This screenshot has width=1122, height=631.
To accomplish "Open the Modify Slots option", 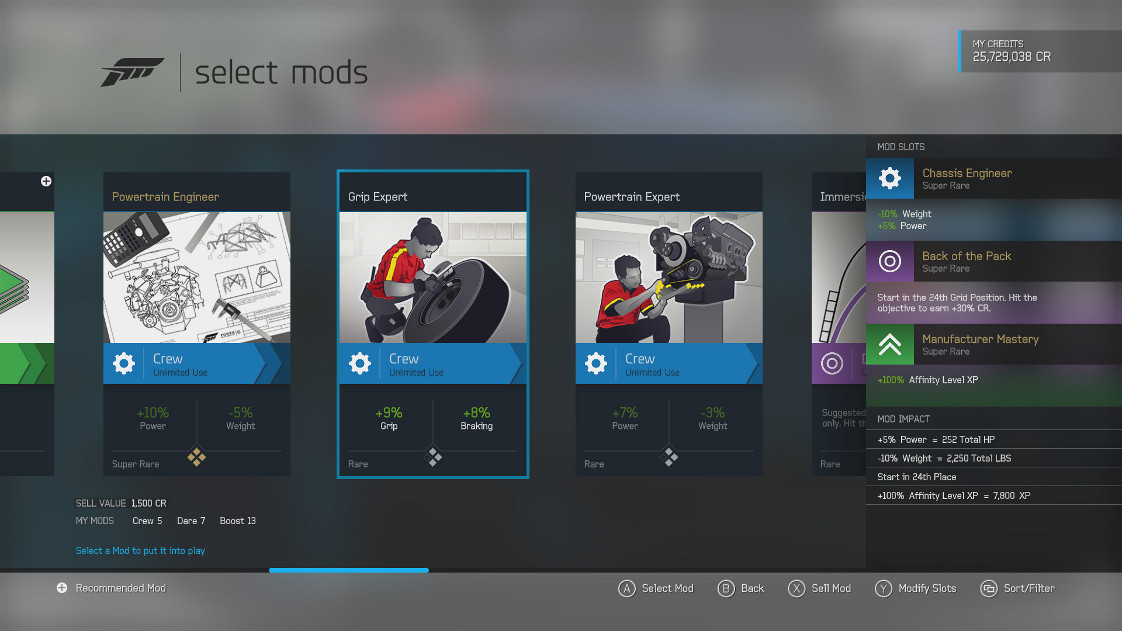I will click(915, 589).
